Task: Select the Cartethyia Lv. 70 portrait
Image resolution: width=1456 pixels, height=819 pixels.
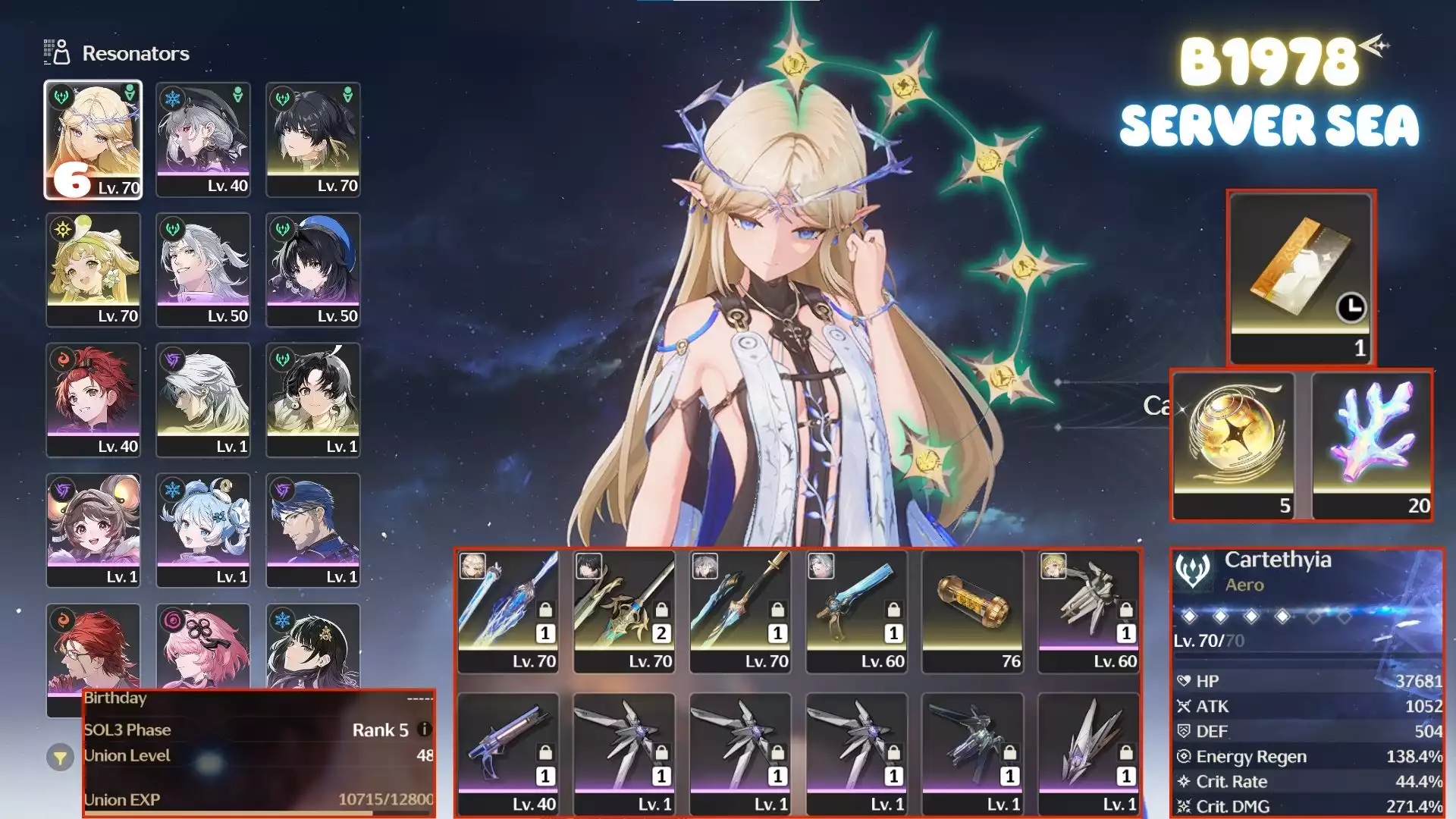Action: [x=93, y=140]
